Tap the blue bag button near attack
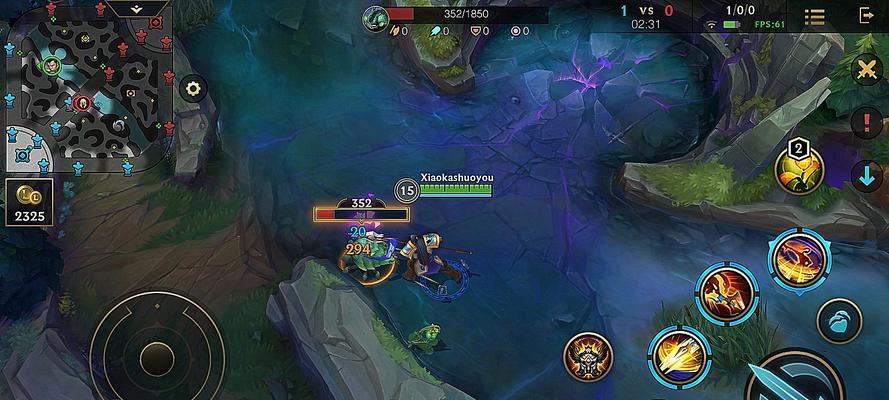Image resolution: width=889 pixels, height=400 pixels. point(838,322)
